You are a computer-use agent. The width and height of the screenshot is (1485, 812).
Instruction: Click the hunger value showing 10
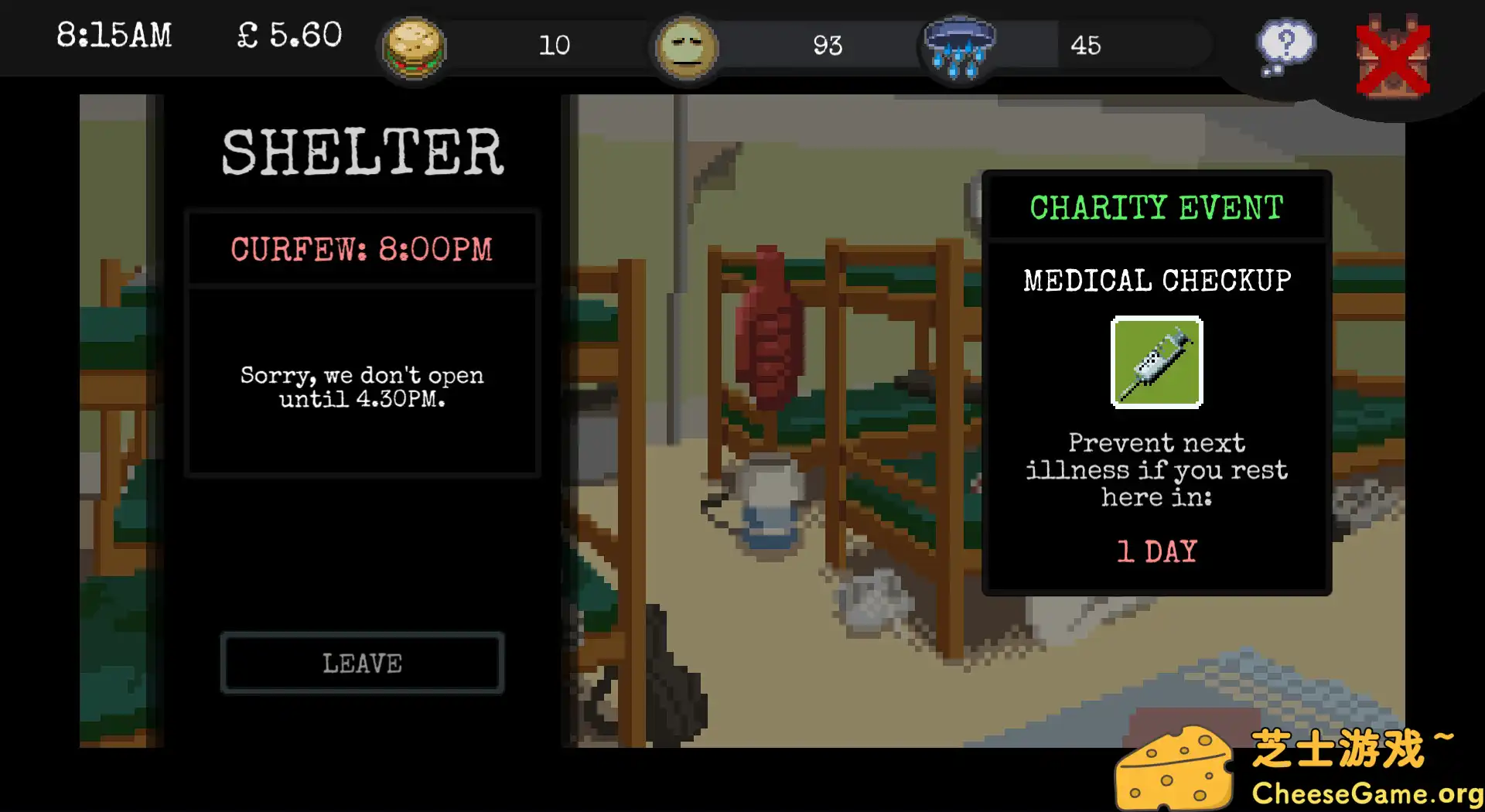554,46
